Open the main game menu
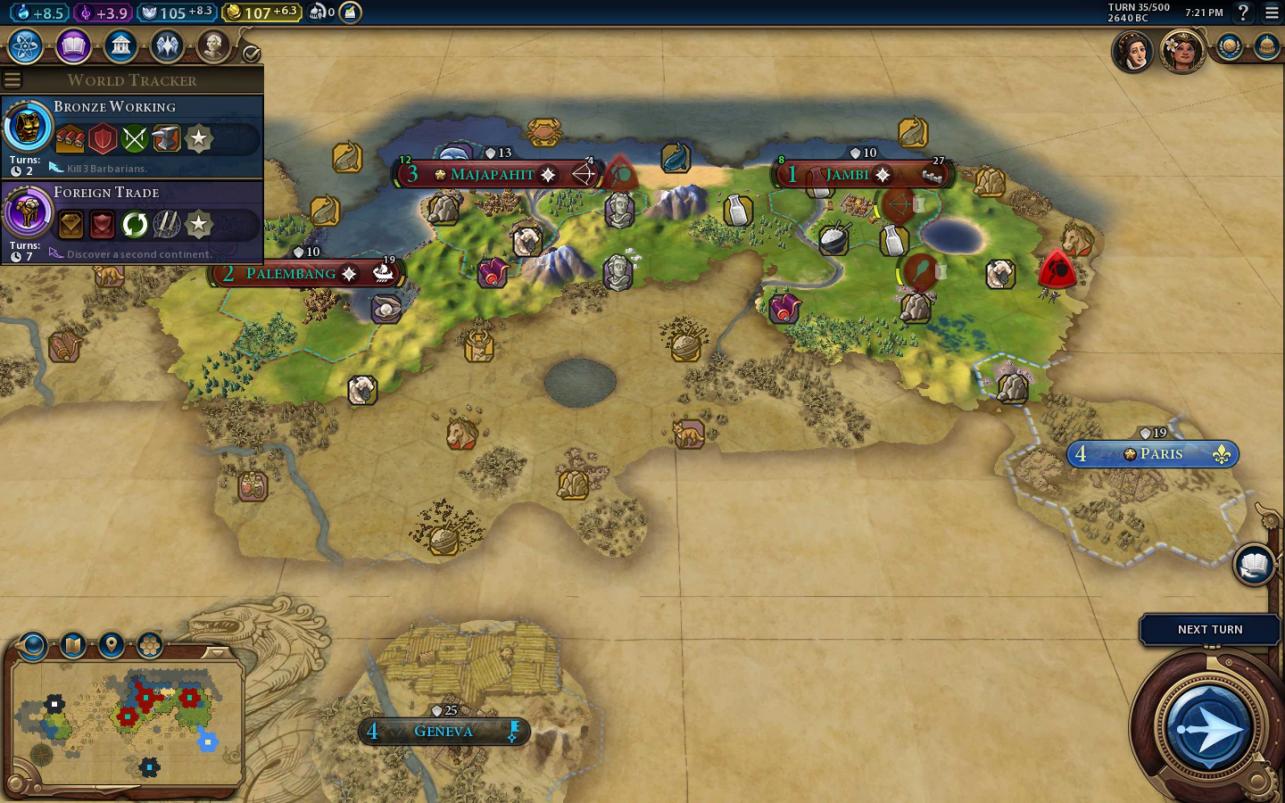This screenshot has height=803, width=1285. tap(1272, 12)
